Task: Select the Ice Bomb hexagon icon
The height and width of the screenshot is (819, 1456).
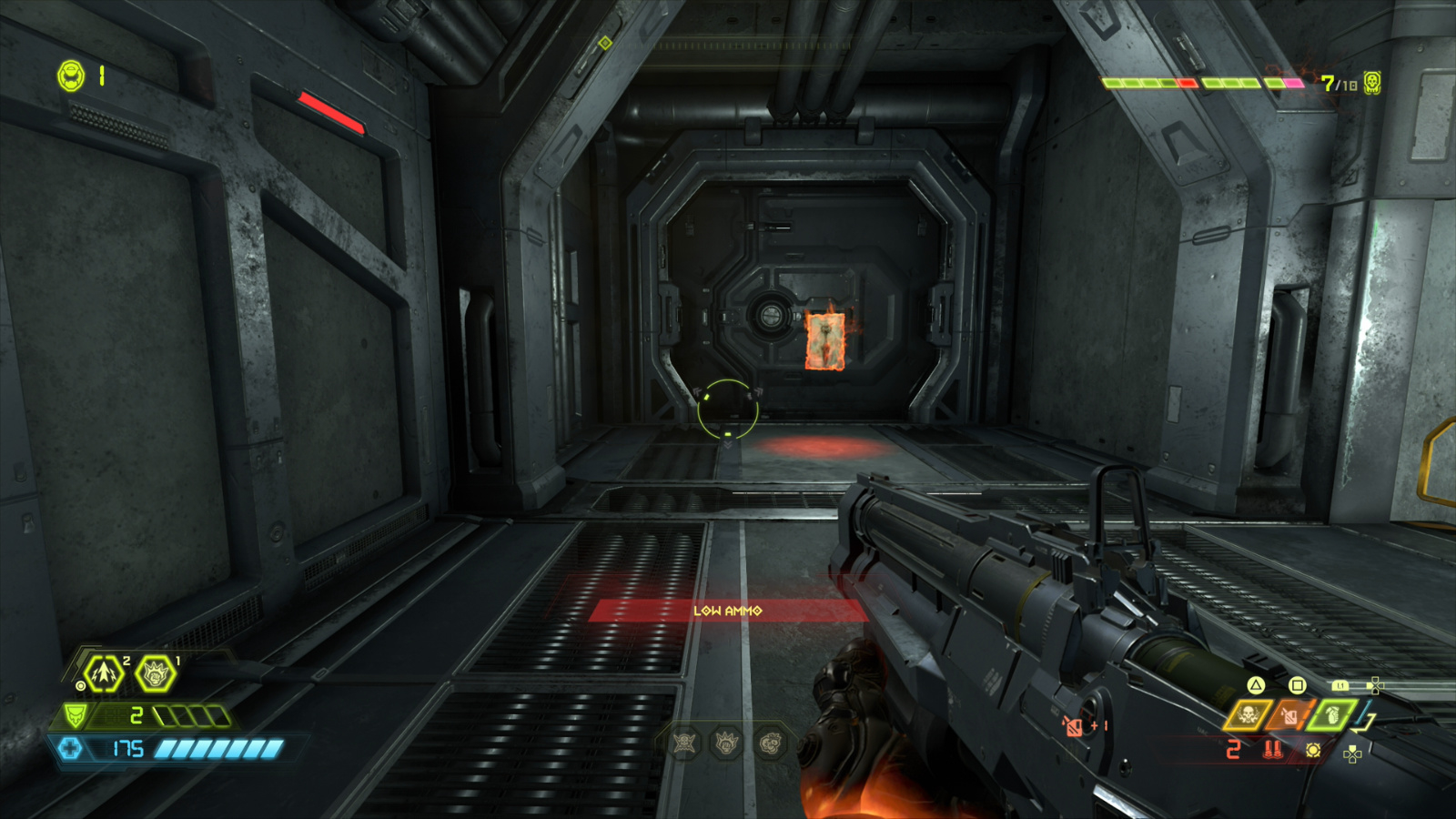Action: pyautogui.click(x=103, y=673)
